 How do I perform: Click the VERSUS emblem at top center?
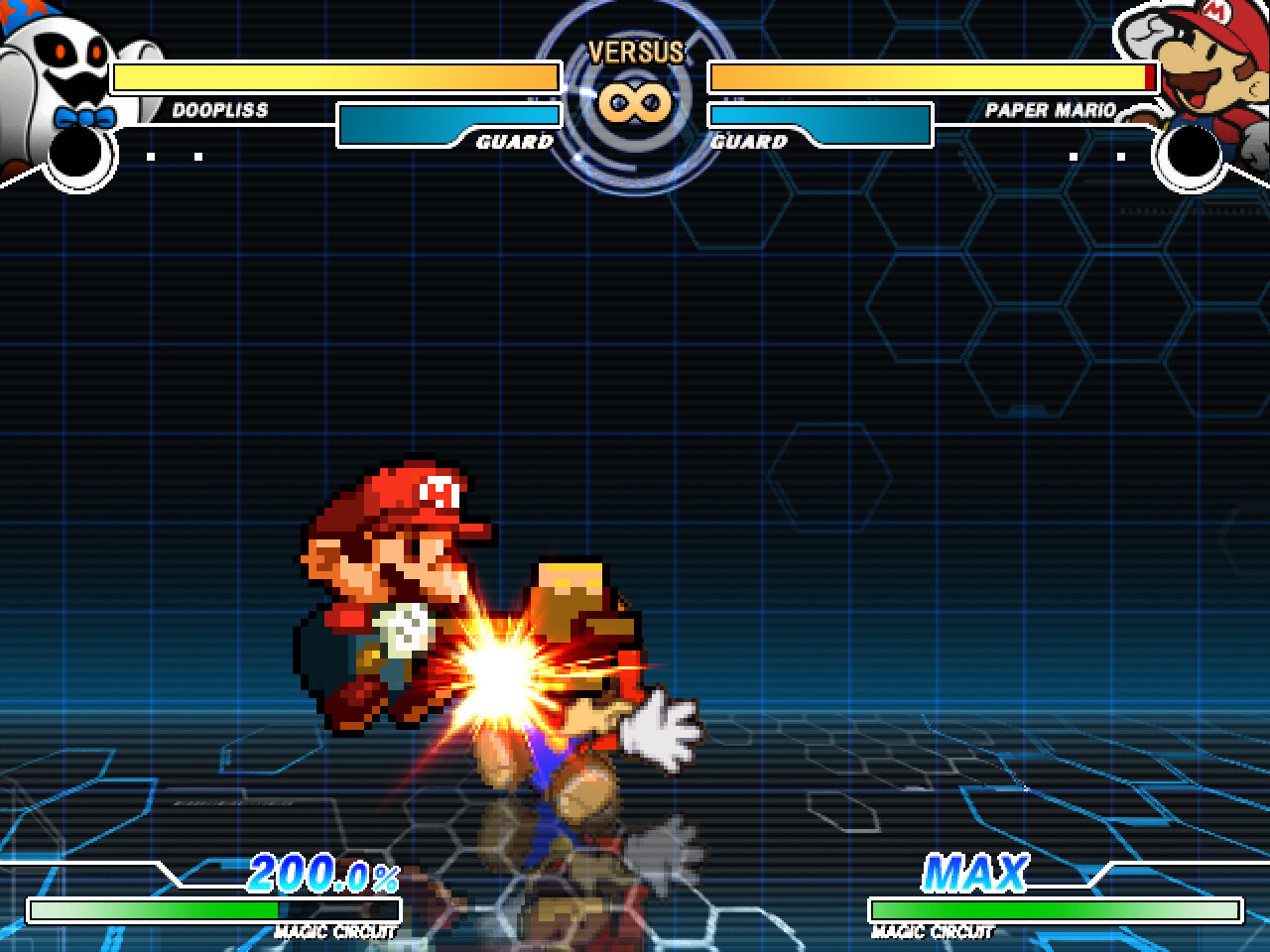click(635, 52)
